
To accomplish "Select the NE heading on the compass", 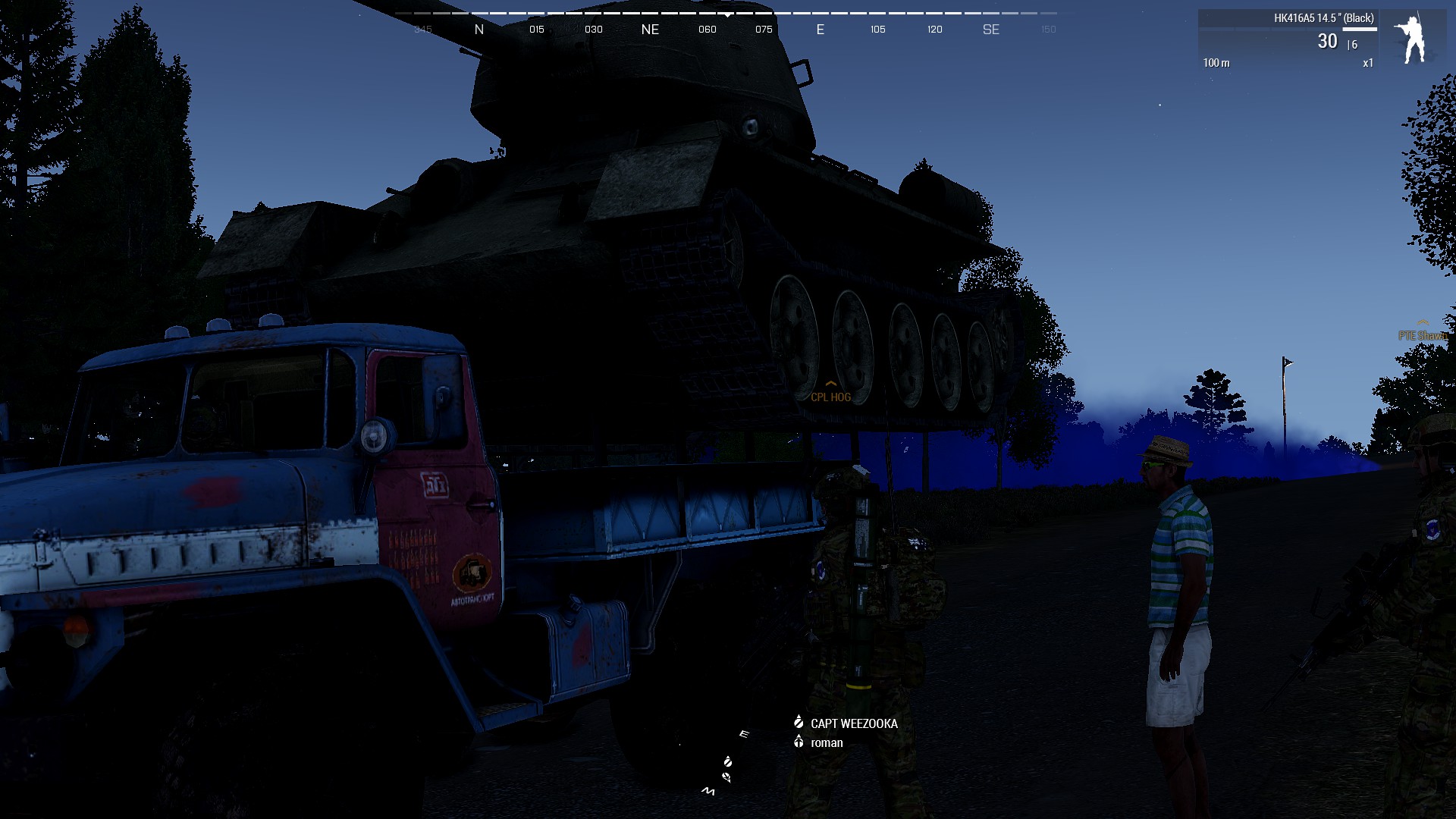I will 650,29.
